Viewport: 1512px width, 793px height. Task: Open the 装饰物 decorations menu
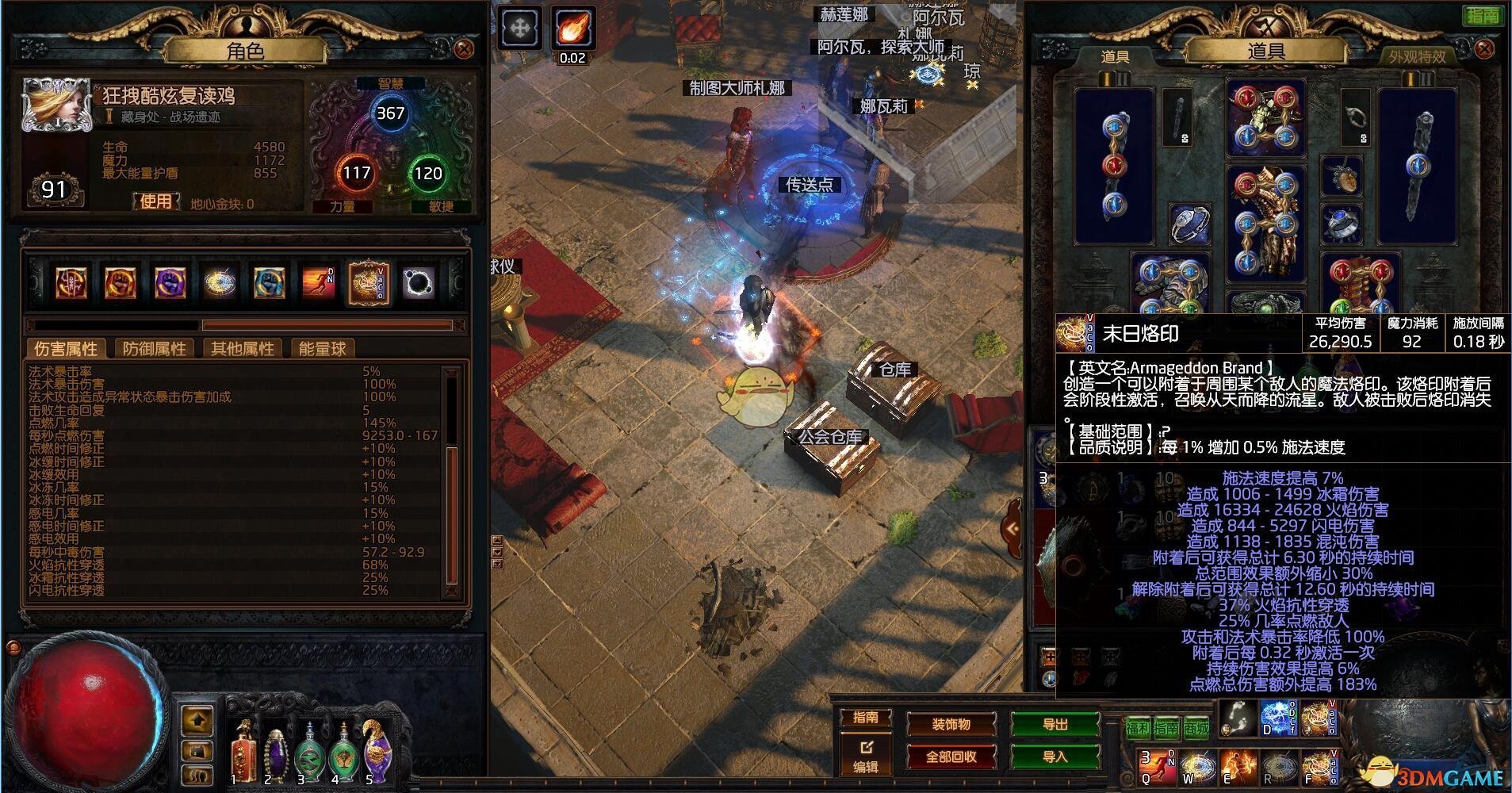tap(951, 724)
